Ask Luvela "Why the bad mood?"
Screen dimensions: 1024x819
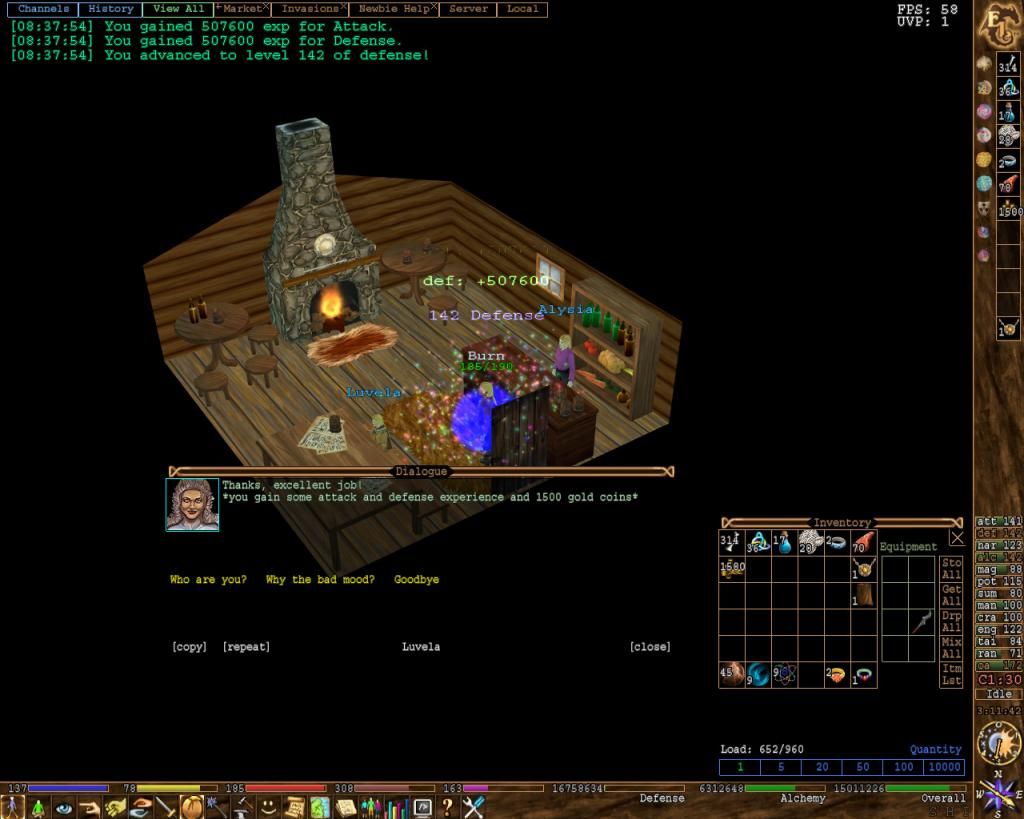coord(320,580)
